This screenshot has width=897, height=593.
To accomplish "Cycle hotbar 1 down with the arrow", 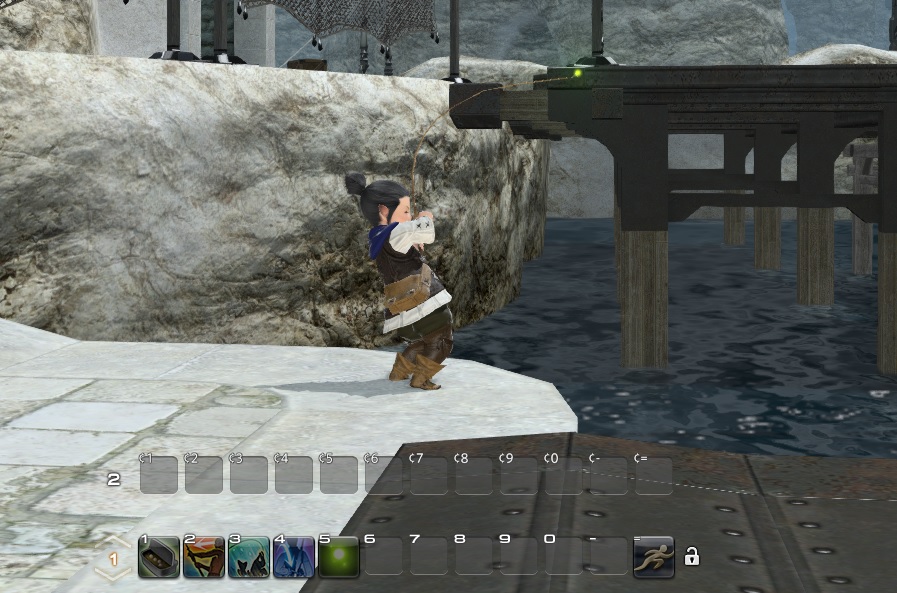I will 113,575.
